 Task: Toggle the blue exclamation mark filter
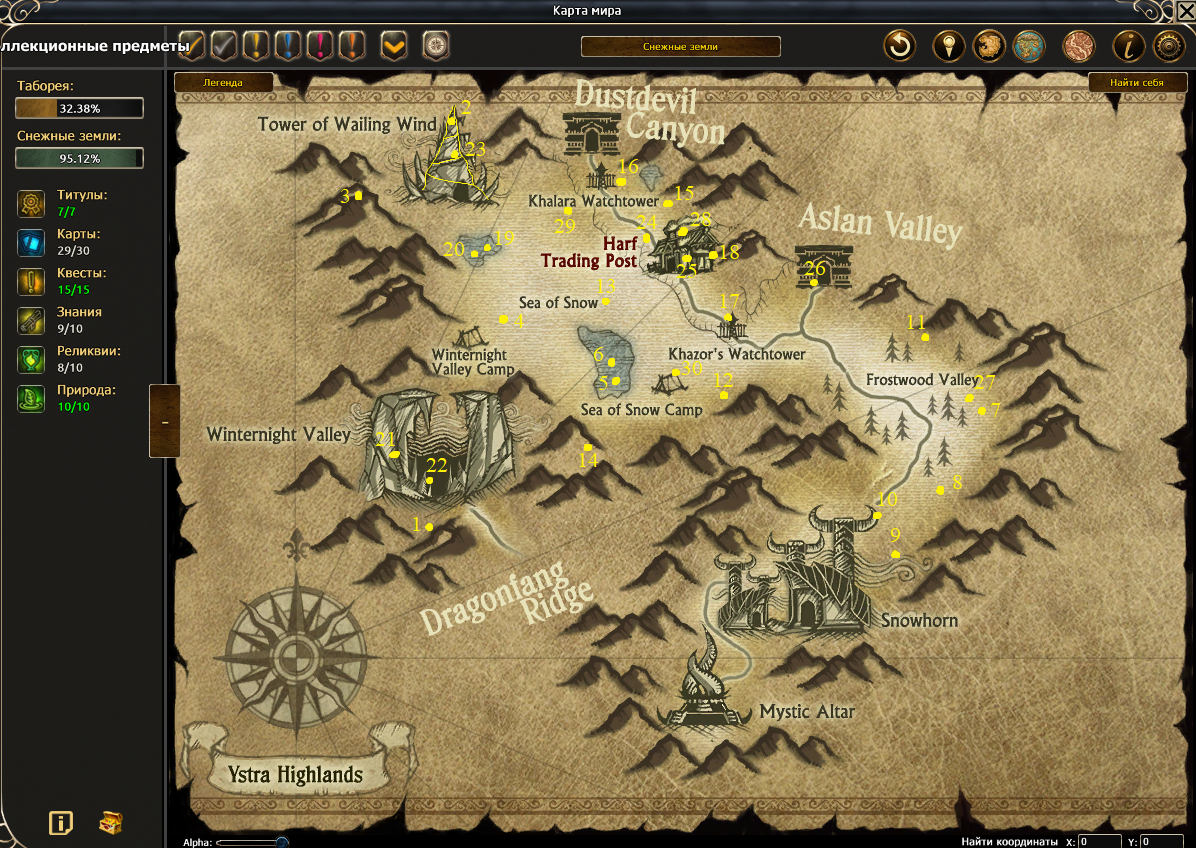click(287, 45)
